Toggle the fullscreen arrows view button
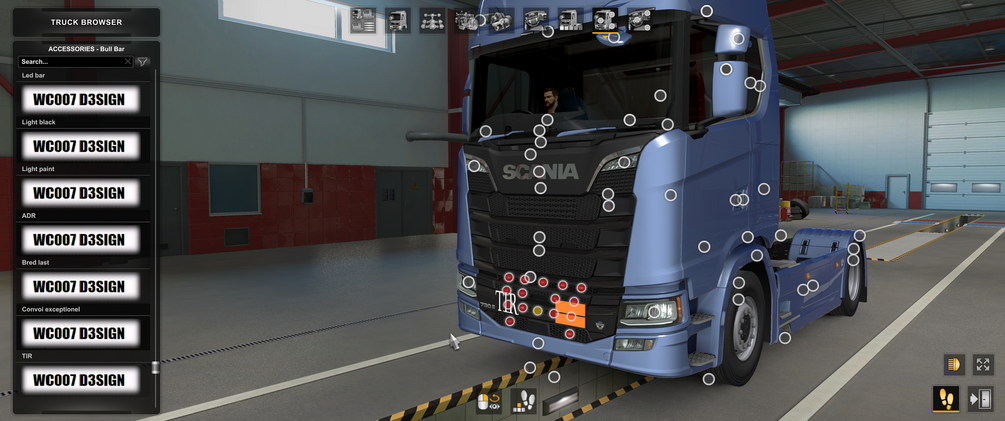Viewport: 1005px width, 421px height. click(983, 365)
